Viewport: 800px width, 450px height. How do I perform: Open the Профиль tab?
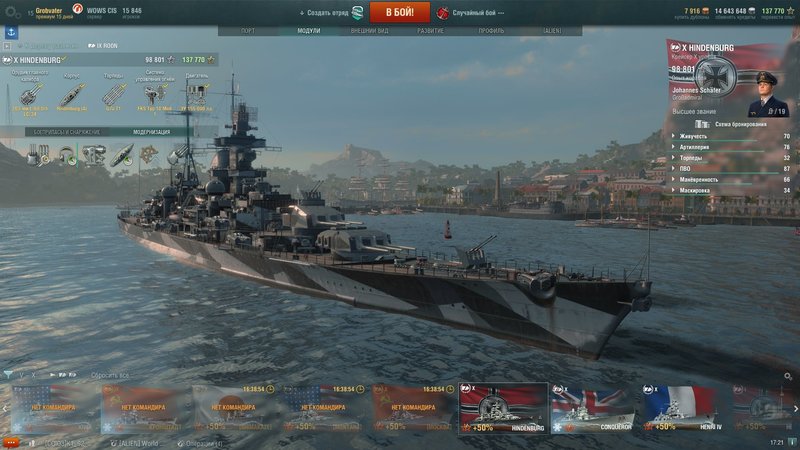click(491, 31)
